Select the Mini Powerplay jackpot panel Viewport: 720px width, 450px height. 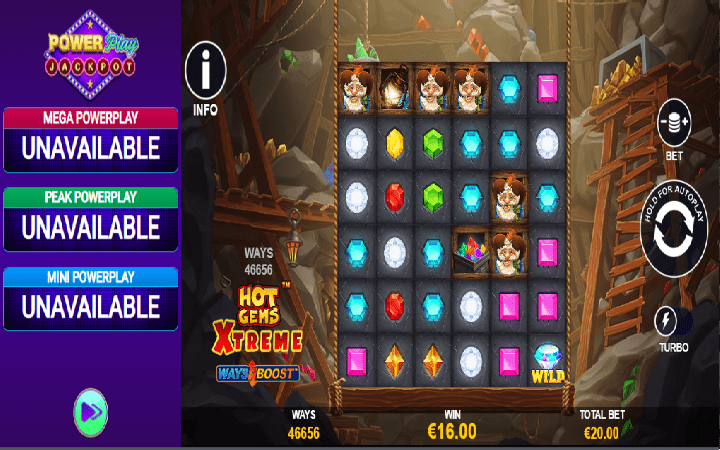(x=91, y=298)
